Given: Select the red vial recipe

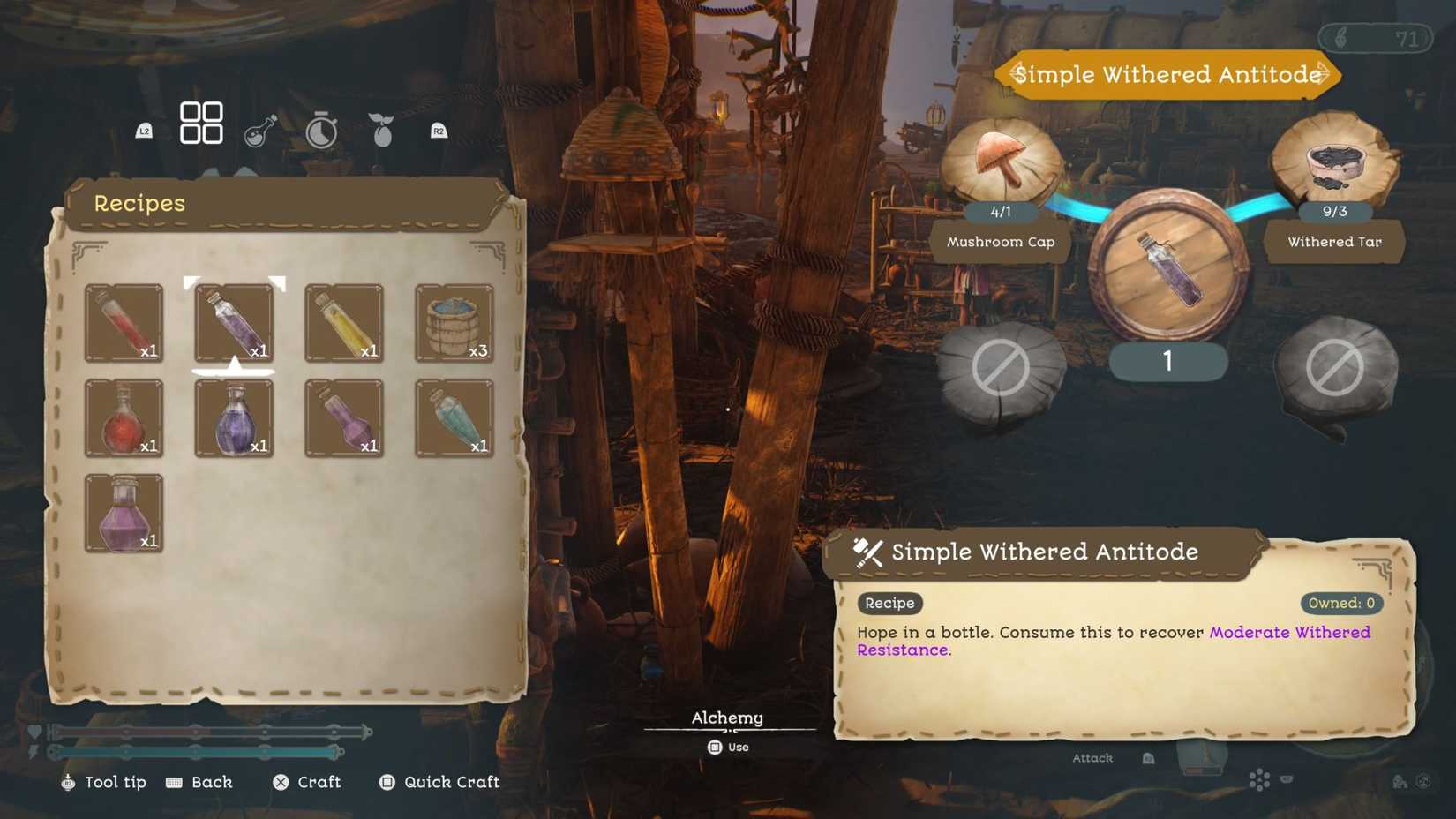Looking at the screenshot, I should (123, 324).
